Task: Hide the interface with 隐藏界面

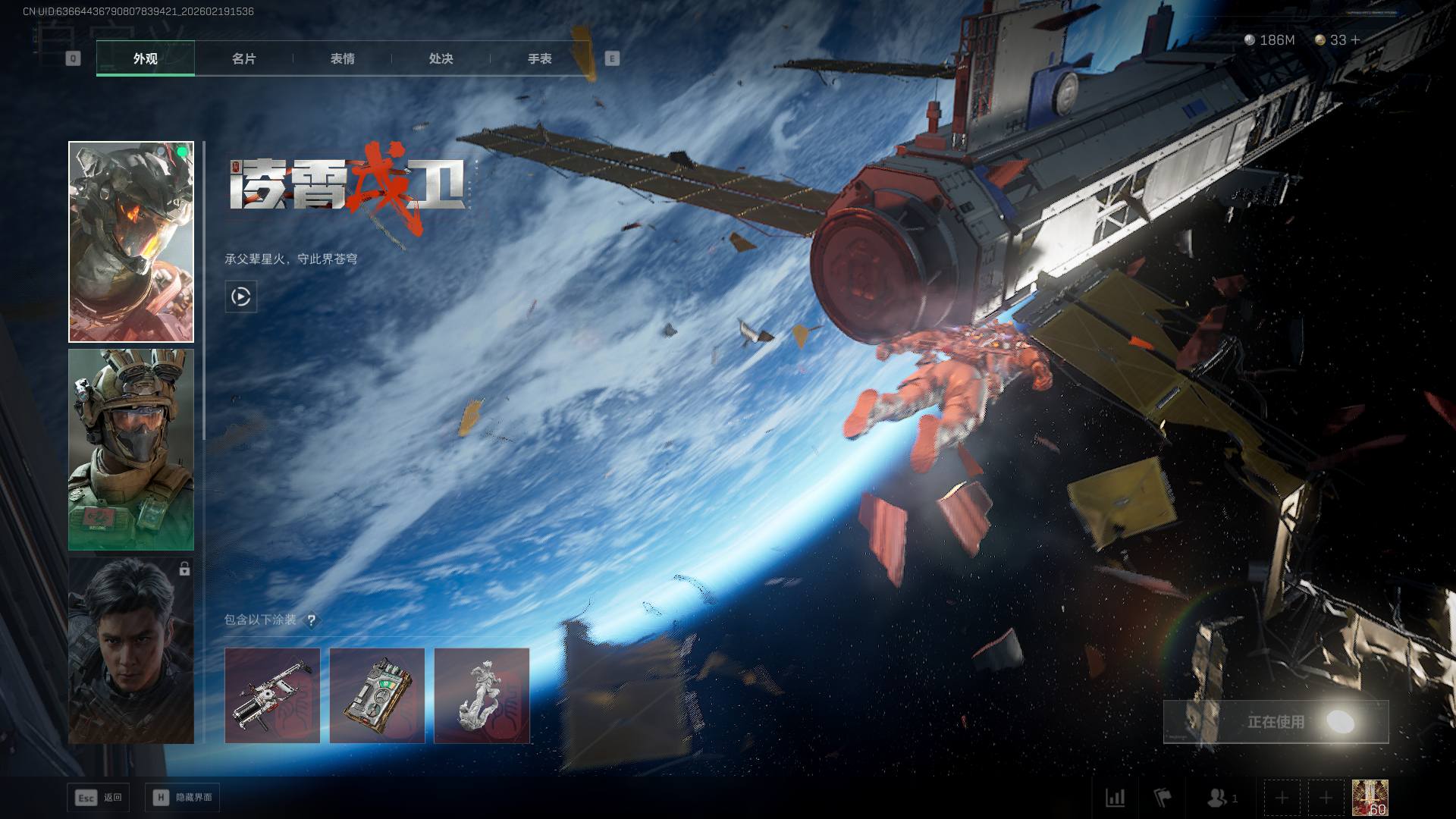Action: (x=183, y=798)
